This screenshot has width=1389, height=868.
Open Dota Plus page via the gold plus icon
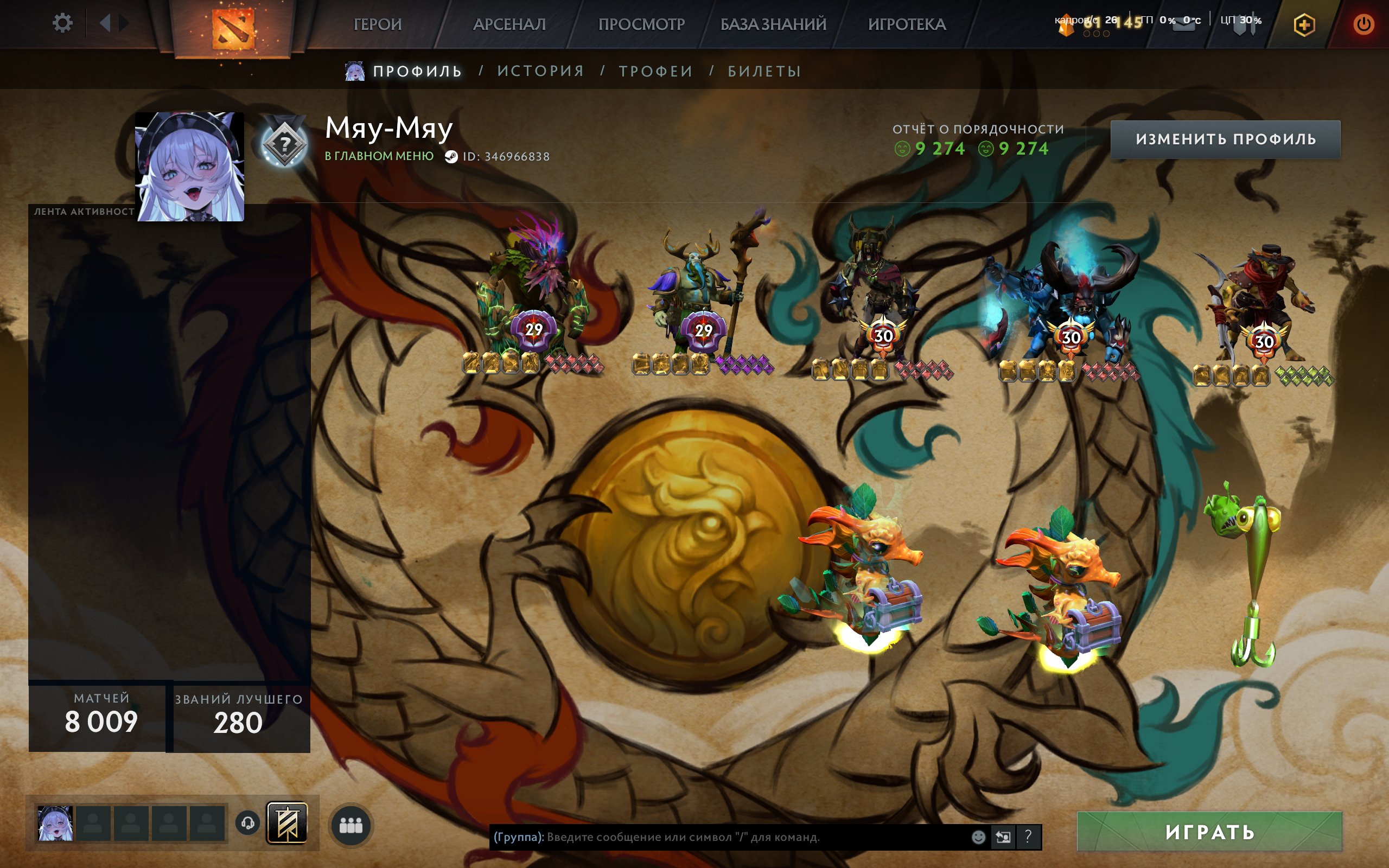tap(1305, 25)
